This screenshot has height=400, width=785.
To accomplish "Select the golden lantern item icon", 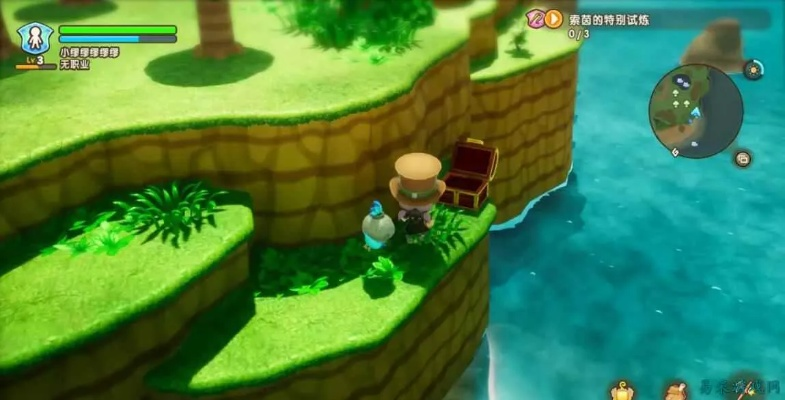I will coord(622,390).
